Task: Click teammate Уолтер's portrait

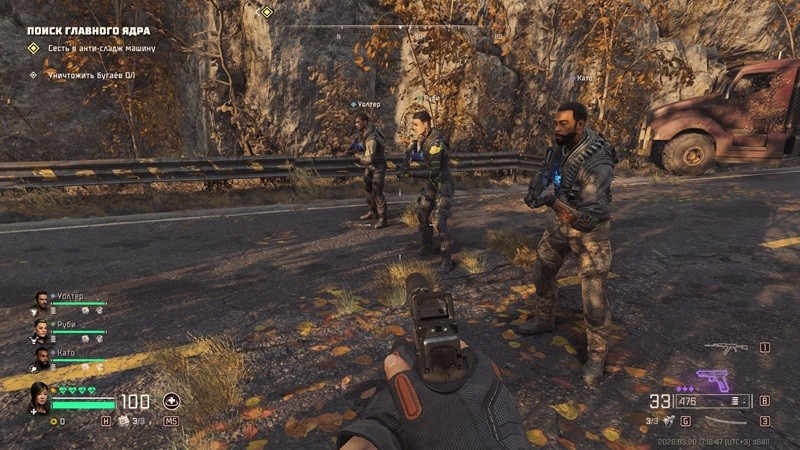Action: 41,298
